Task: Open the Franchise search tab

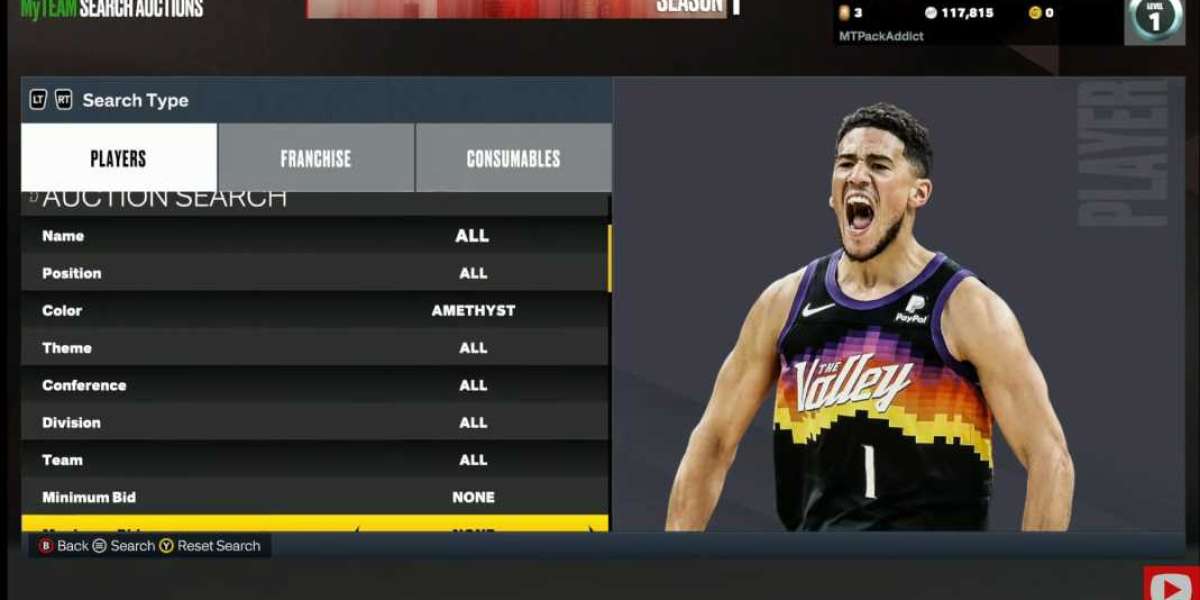Action: click(x=315, y=158)
